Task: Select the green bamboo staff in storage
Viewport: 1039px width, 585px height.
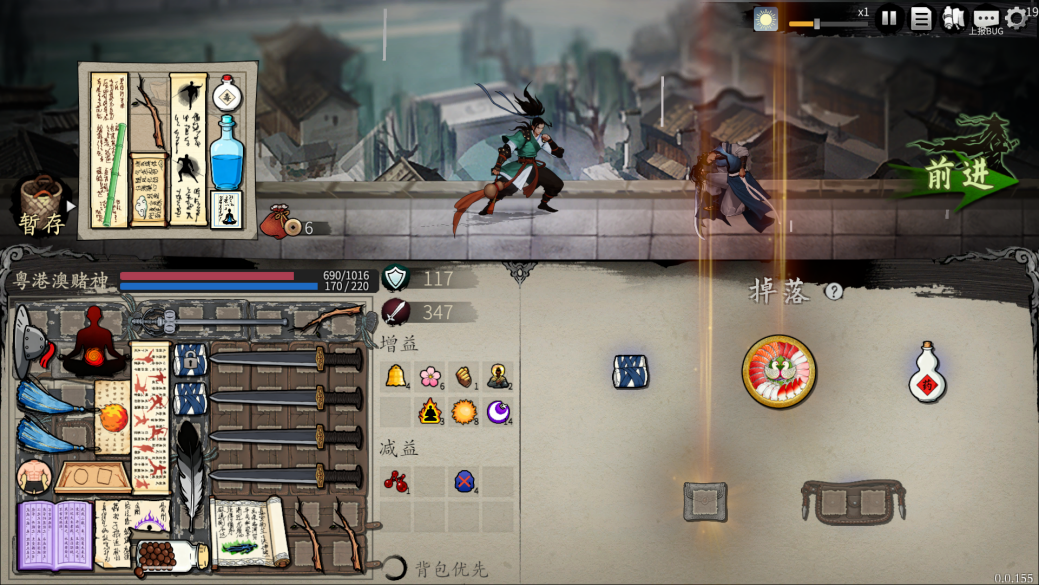Action: click(x=116, y=169)
